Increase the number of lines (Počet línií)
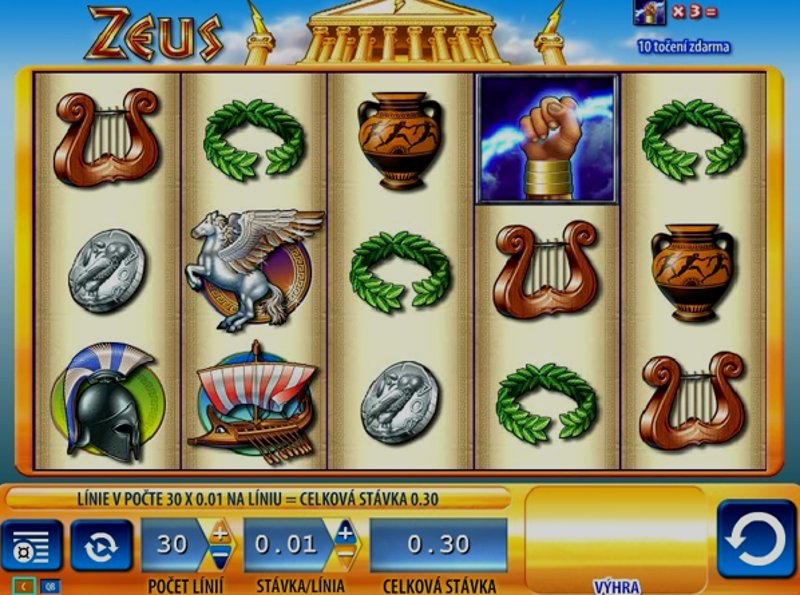Image resolution: width=800 pixels, height=595 pixels. point(219,532)
